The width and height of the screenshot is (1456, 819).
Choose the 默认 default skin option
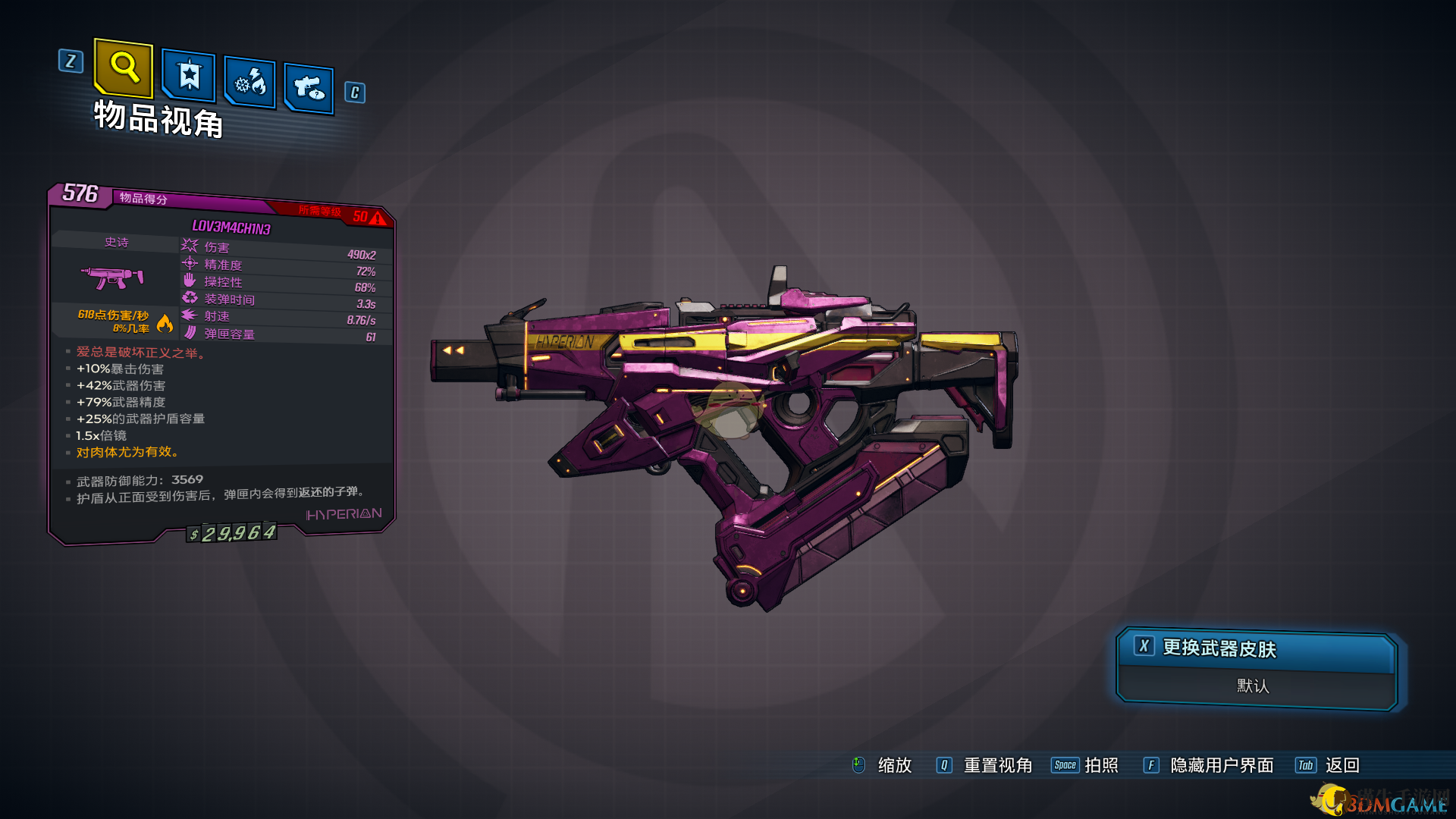[1253, 686]
